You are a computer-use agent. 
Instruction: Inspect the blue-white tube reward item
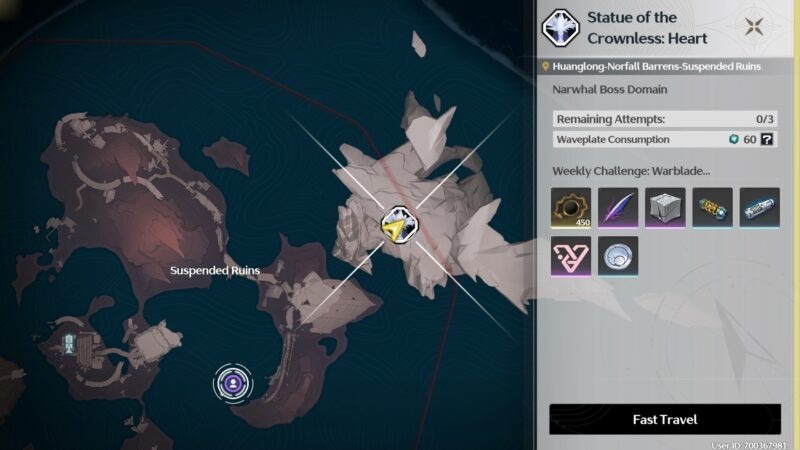pyautogui.click(x=759, y=207)
